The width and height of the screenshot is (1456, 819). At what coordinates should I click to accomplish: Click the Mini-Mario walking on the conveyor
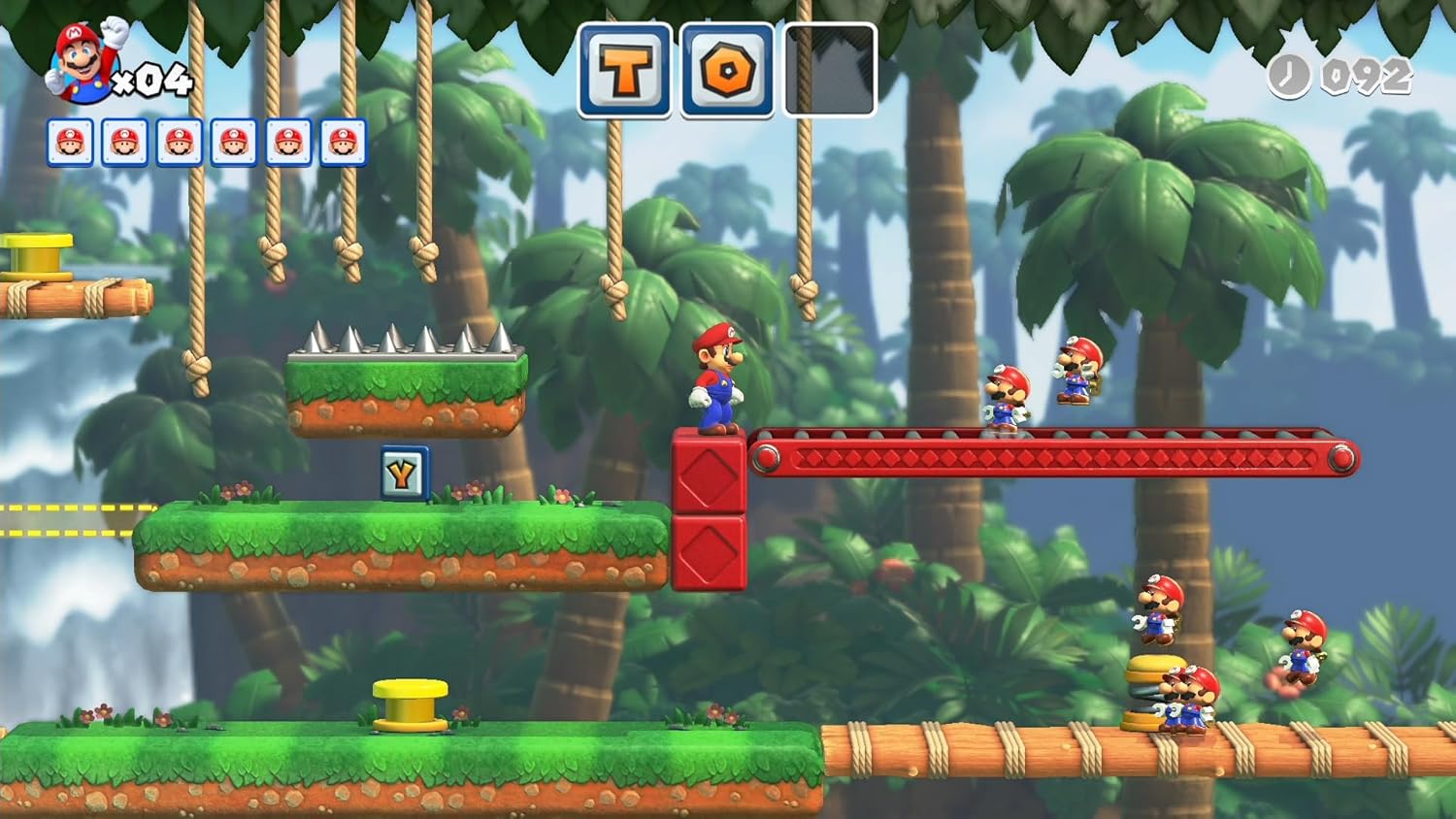1007,396
